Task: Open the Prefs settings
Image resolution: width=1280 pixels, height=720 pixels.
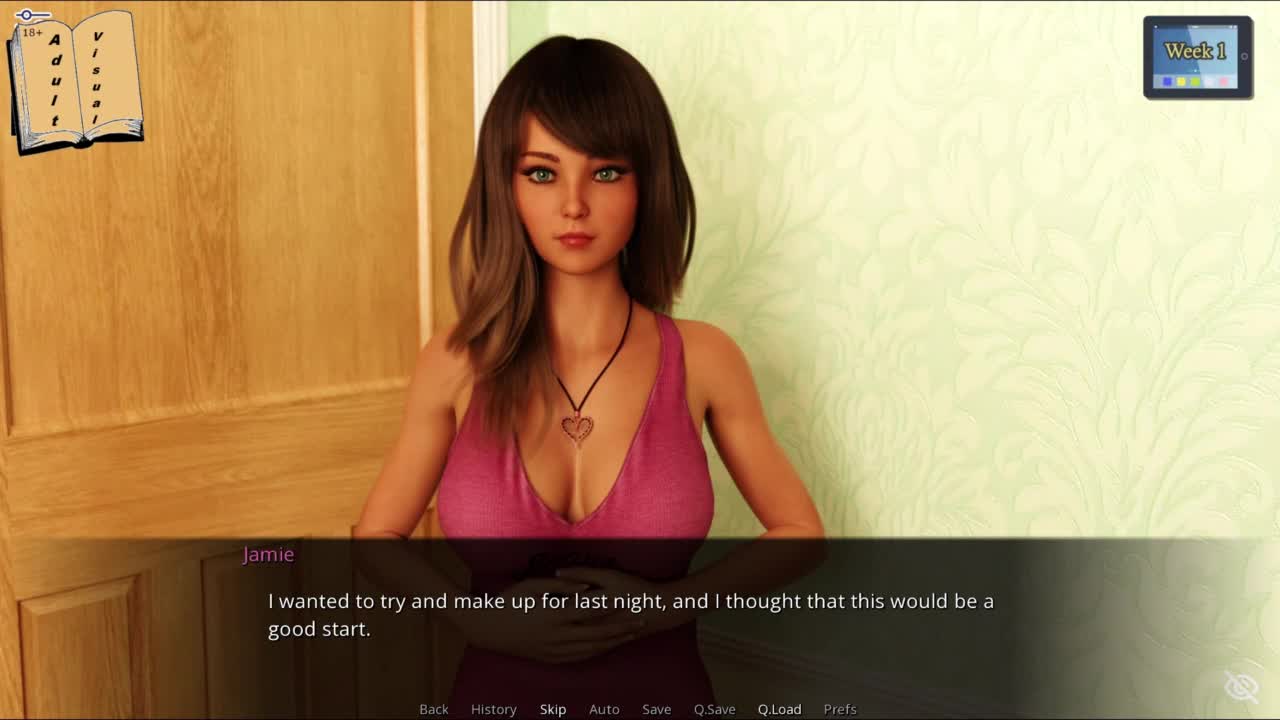Action: coord(840,709)
